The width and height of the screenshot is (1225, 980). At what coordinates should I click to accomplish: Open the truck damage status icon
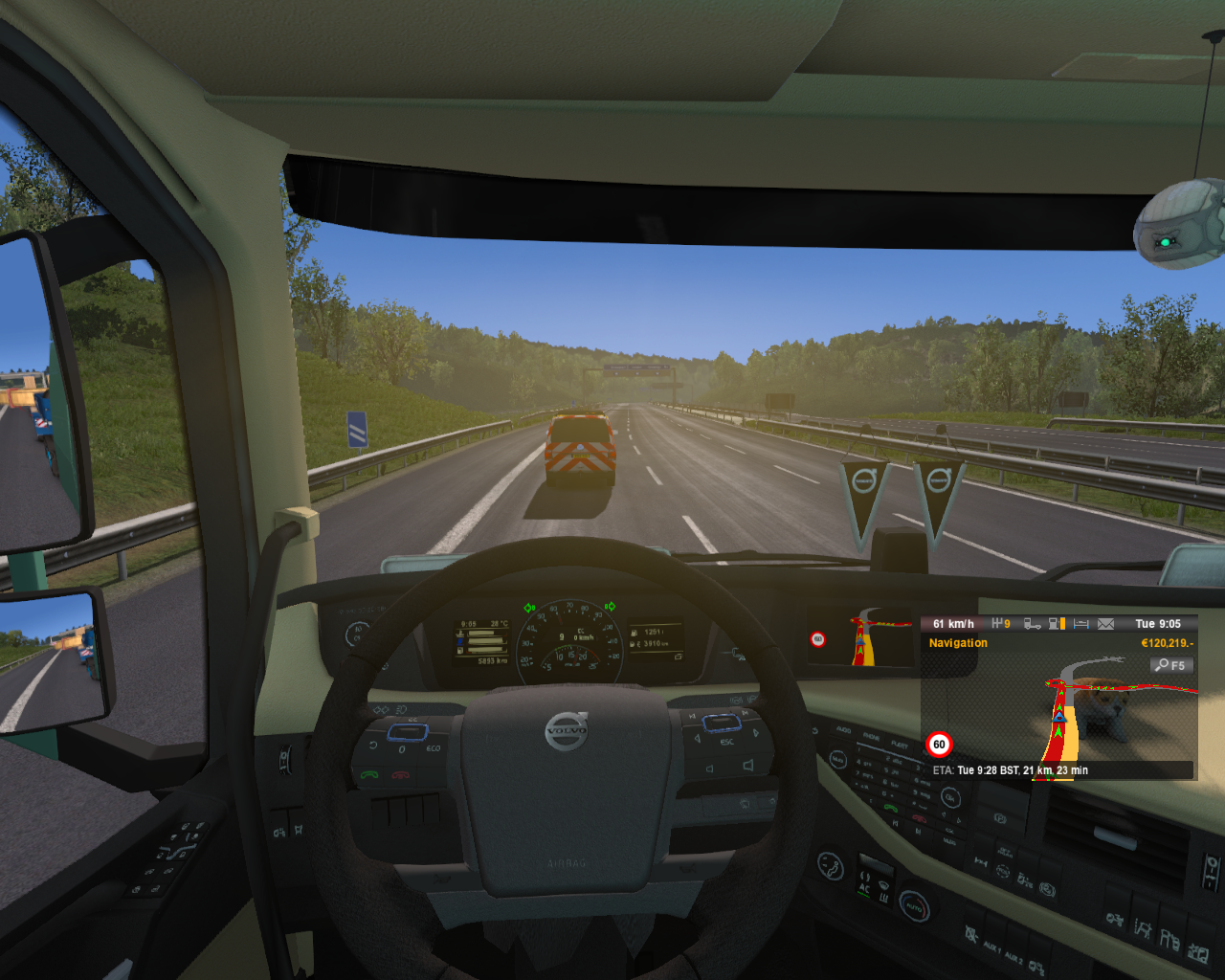coord(1032,624)
